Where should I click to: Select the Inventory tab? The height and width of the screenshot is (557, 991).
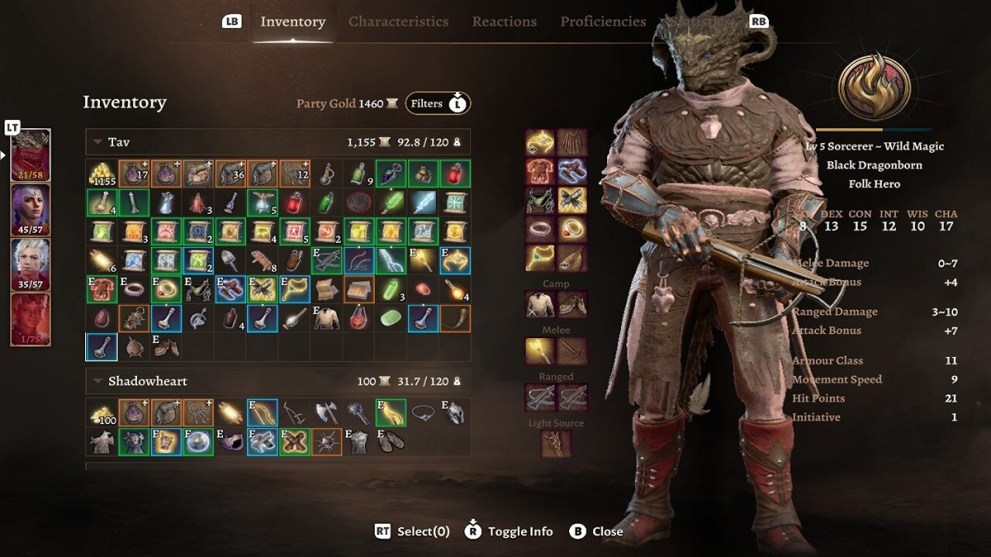coord(292,21)
